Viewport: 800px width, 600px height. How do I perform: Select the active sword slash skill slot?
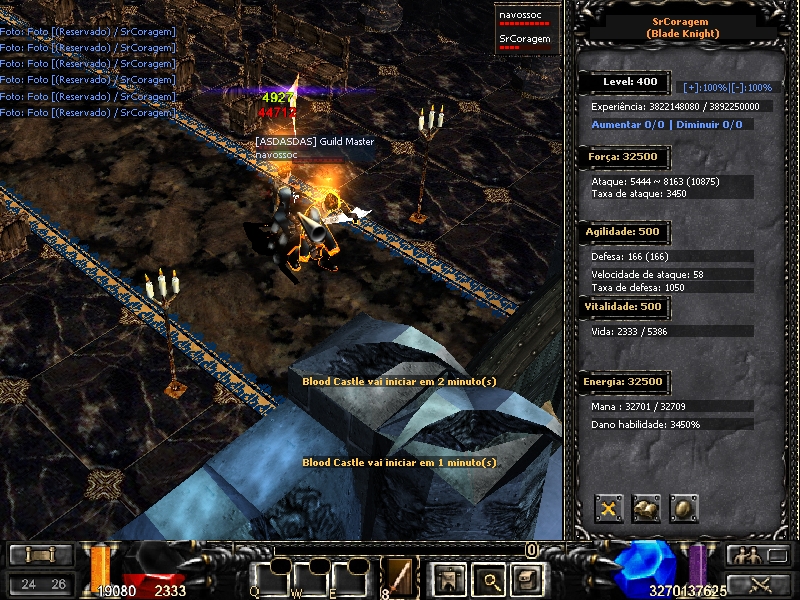tap(400, 576)
